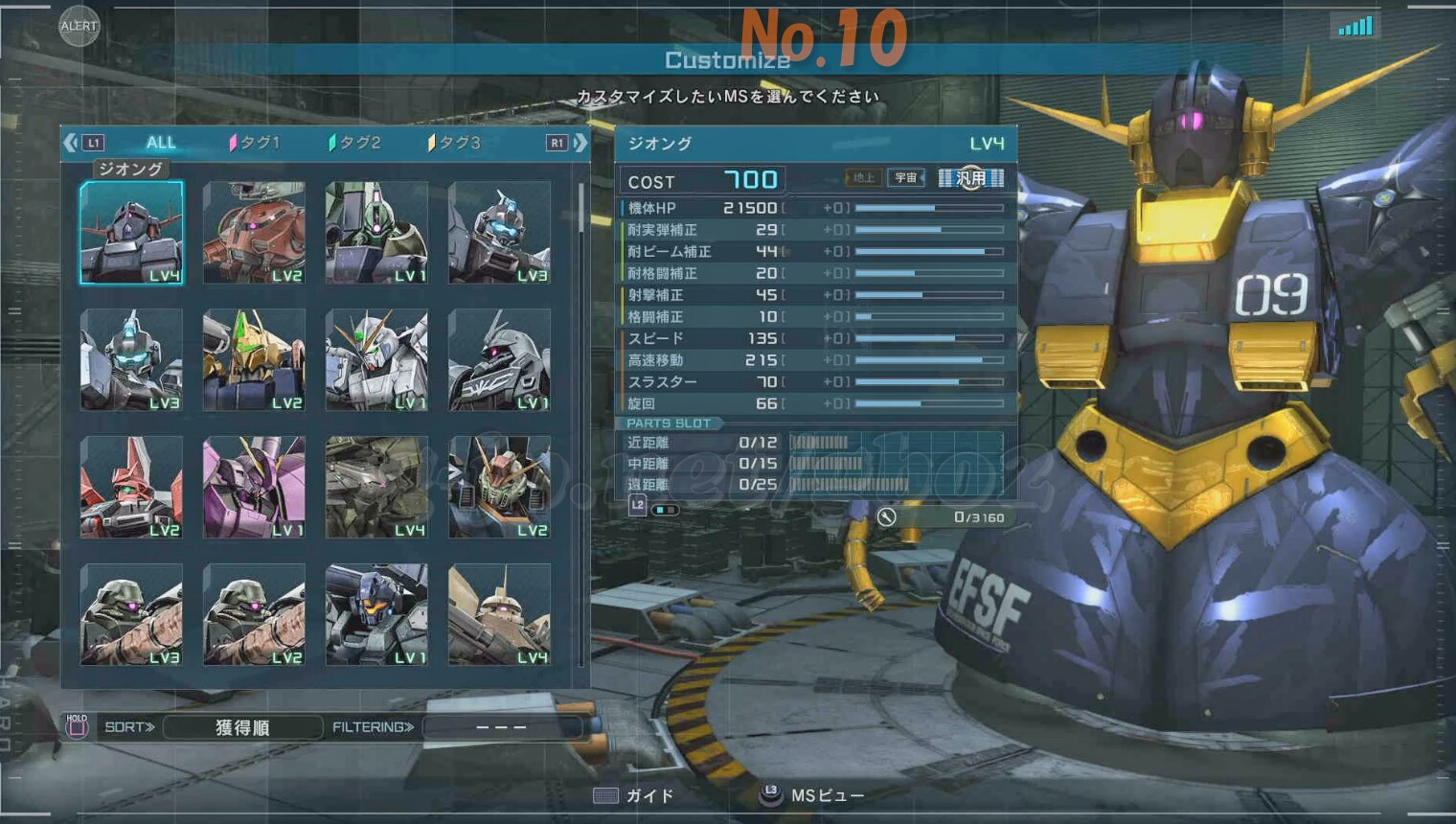1456x824 pixels.
Task: Select the grey mono-eye LV1 suit
Action: pyautogui.click(x=499, y=360)
